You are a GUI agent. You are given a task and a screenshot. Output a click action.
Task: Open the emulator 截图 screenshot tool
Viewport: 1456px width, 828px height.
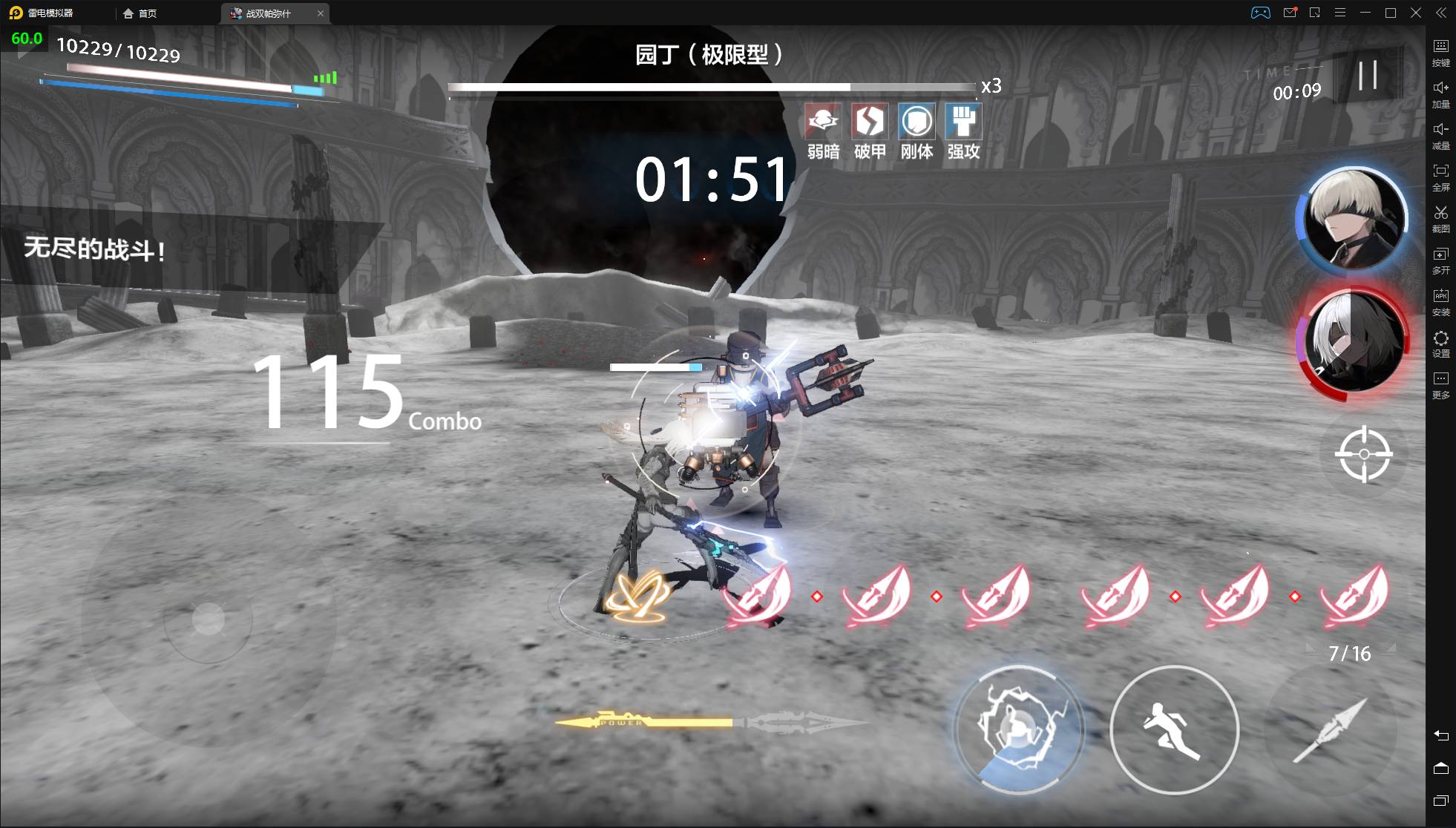click(x=1440, y=218)
